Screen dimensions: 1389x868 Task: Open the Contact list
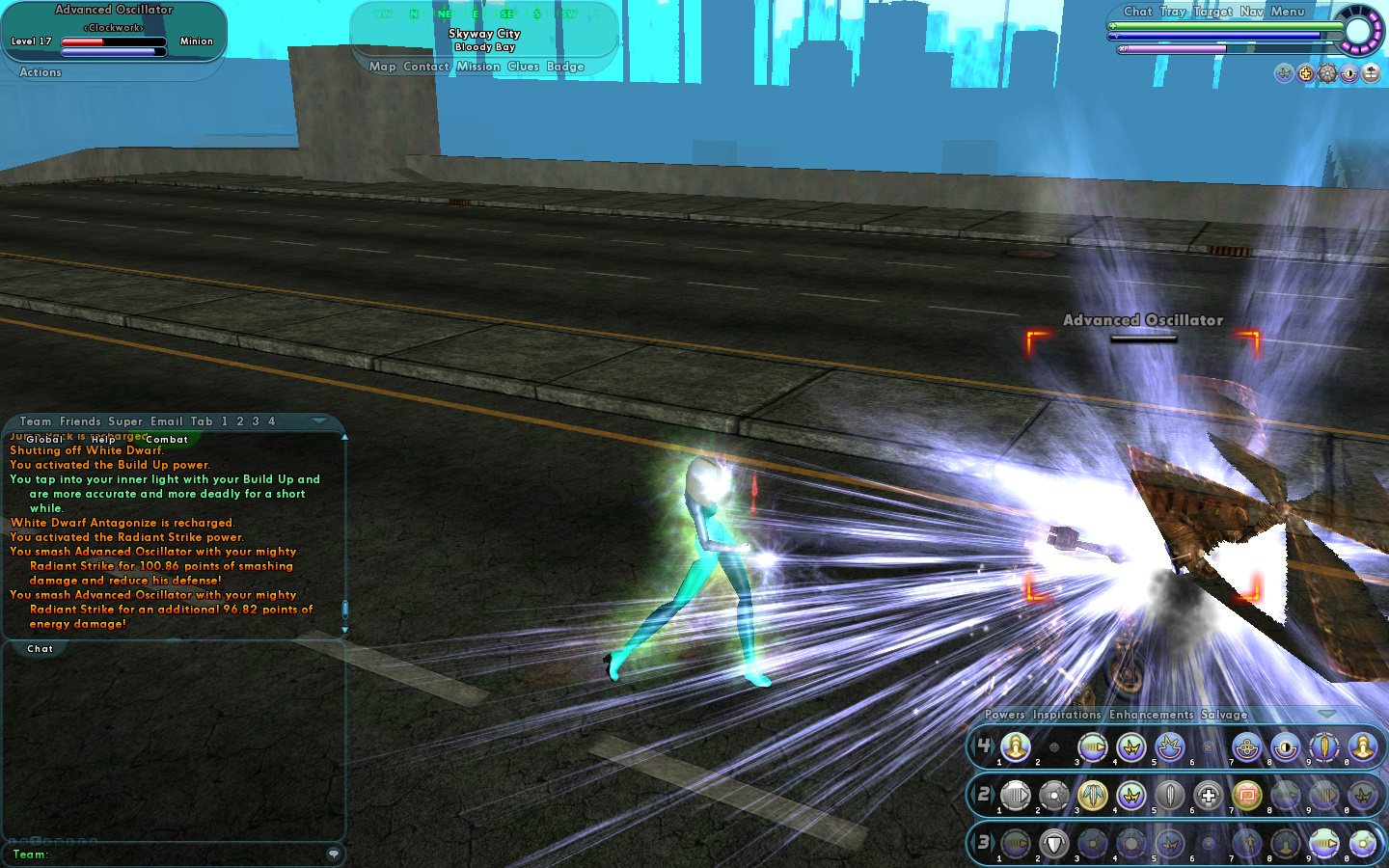pyautogui.click(x=426, y=67)
